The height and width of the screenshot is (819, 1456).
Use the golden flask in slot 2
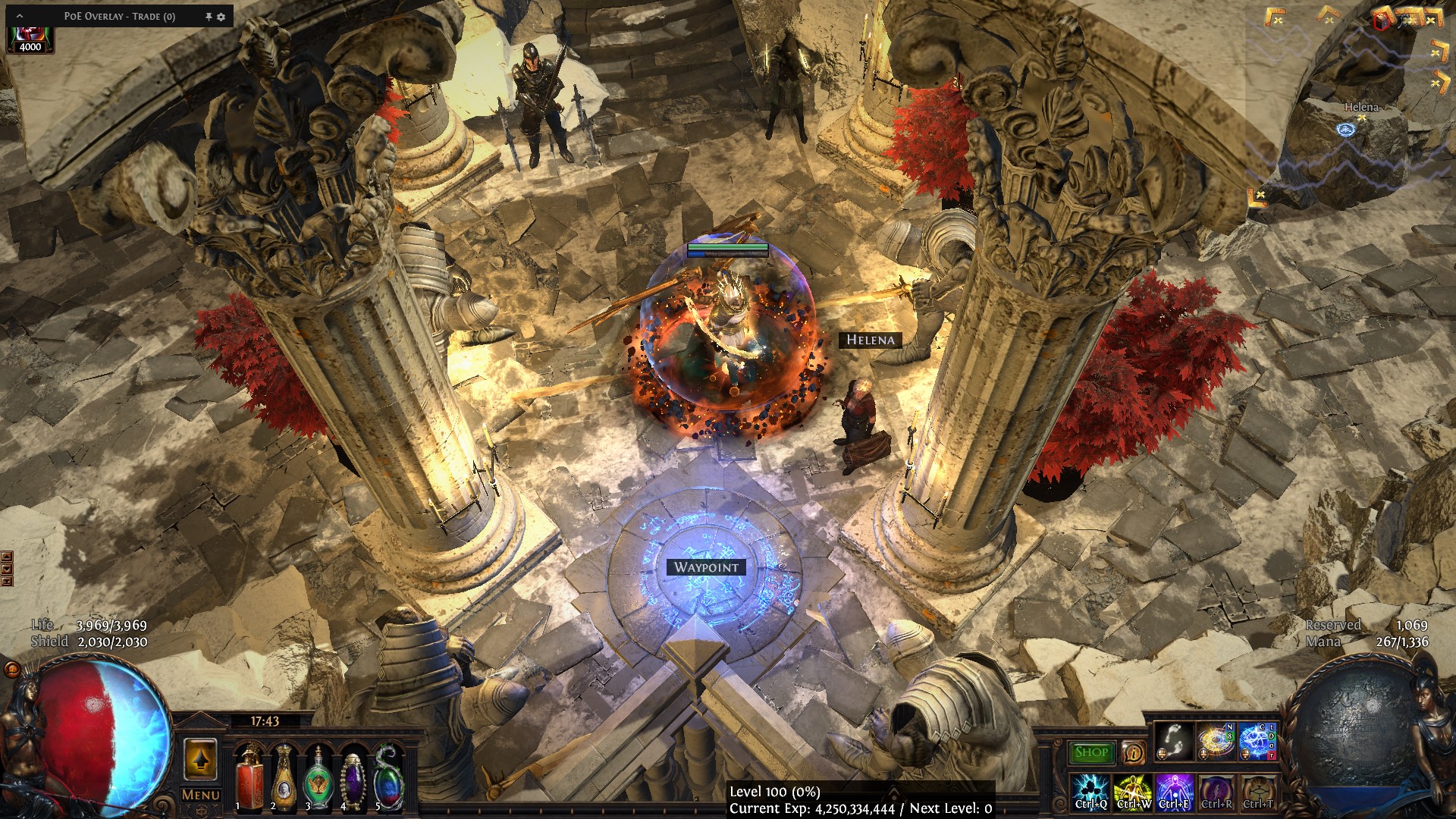(x=284, y=776)
